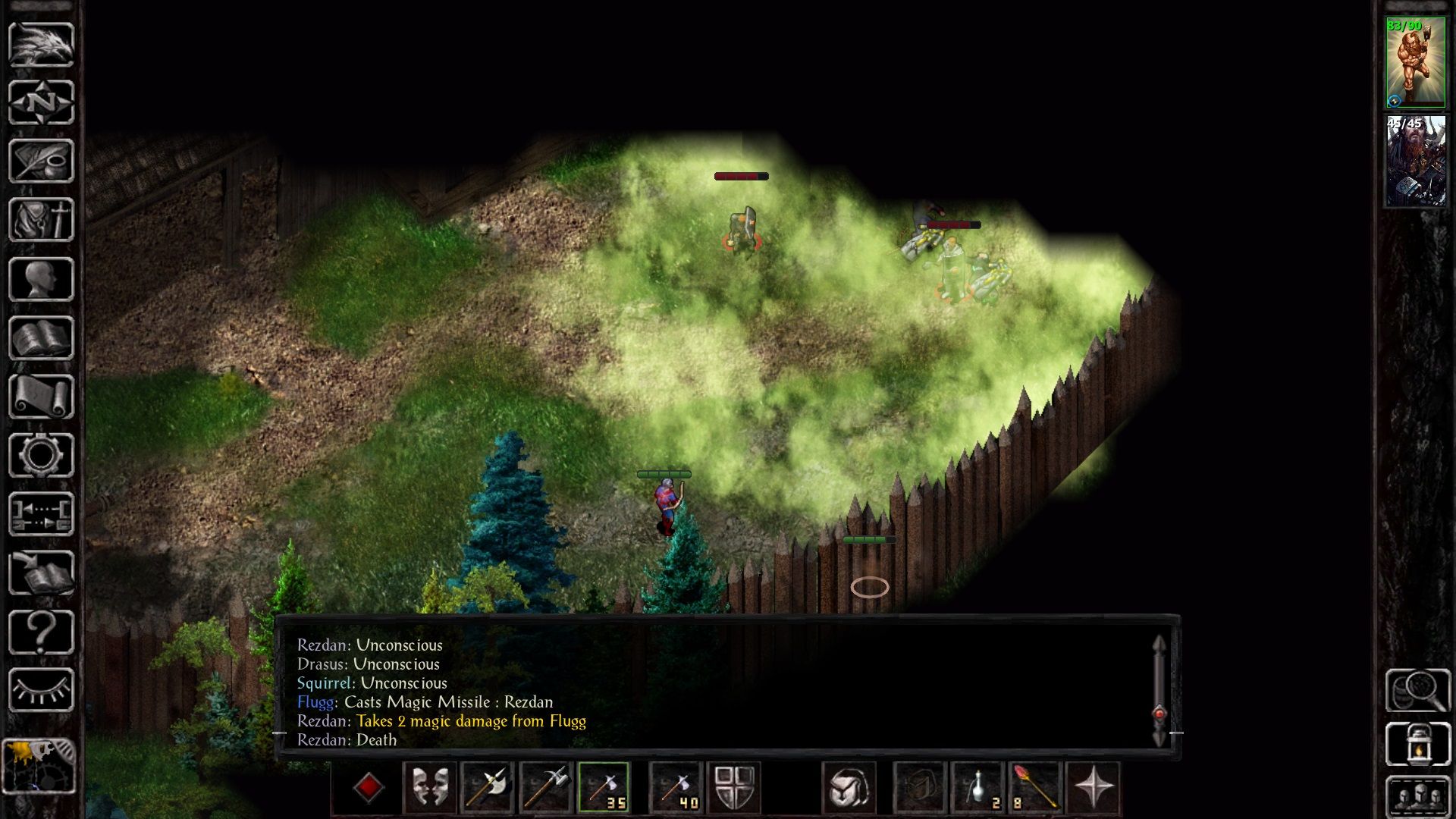The image size is (1456, 819).
Task: Click the magnifying glass button
Action: (x=1417, y=690)
